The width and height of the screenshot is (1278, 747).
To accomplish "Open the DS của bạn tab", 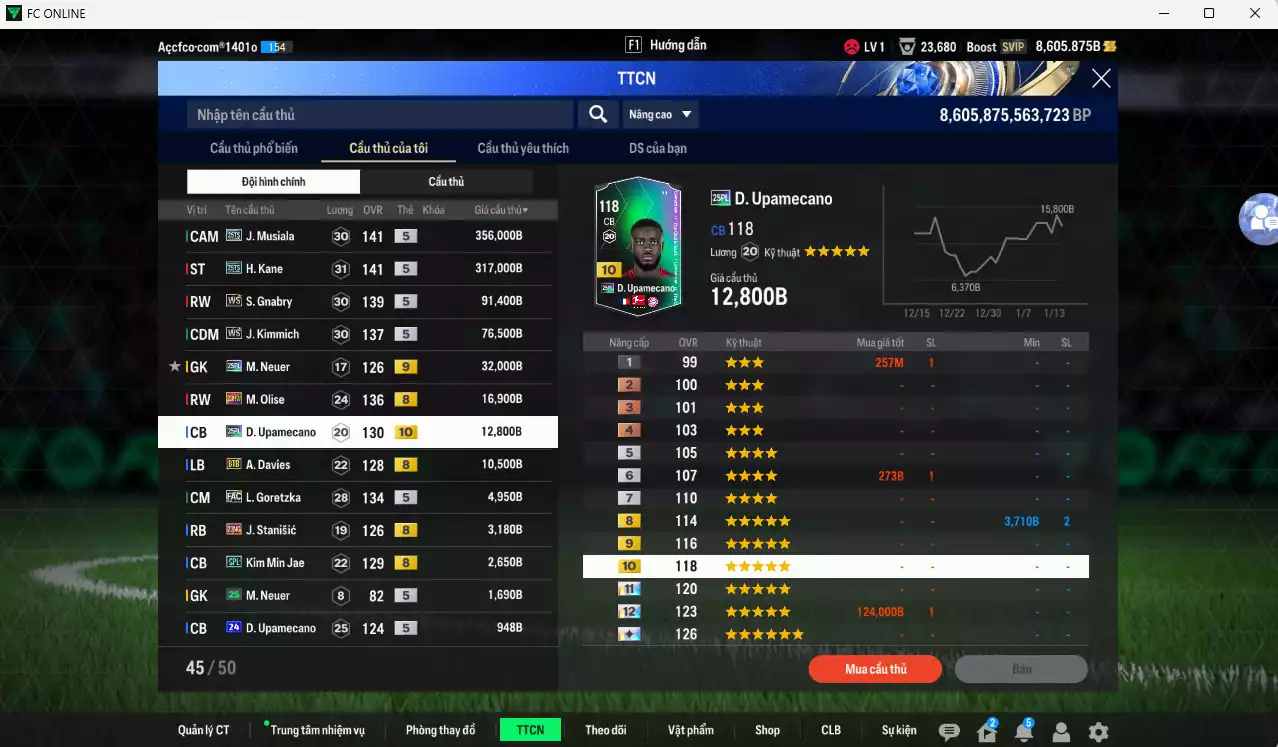I will 657,148.
